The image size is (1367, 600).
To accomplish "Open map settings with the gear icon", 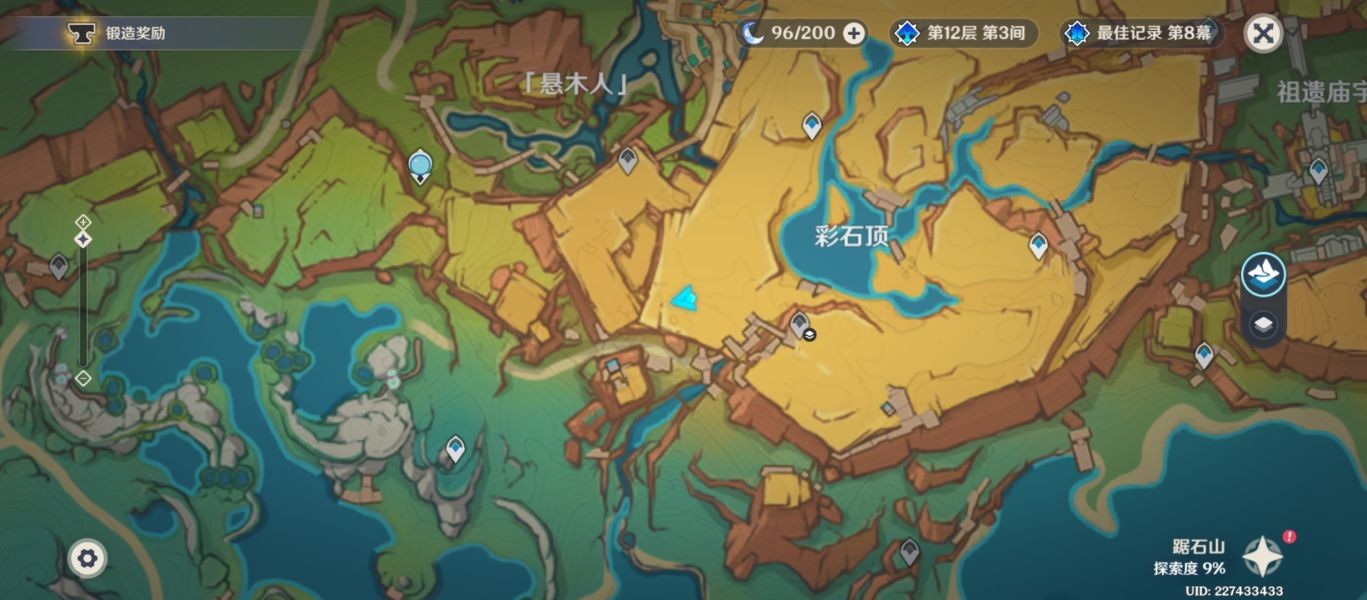I will (87, 558).
